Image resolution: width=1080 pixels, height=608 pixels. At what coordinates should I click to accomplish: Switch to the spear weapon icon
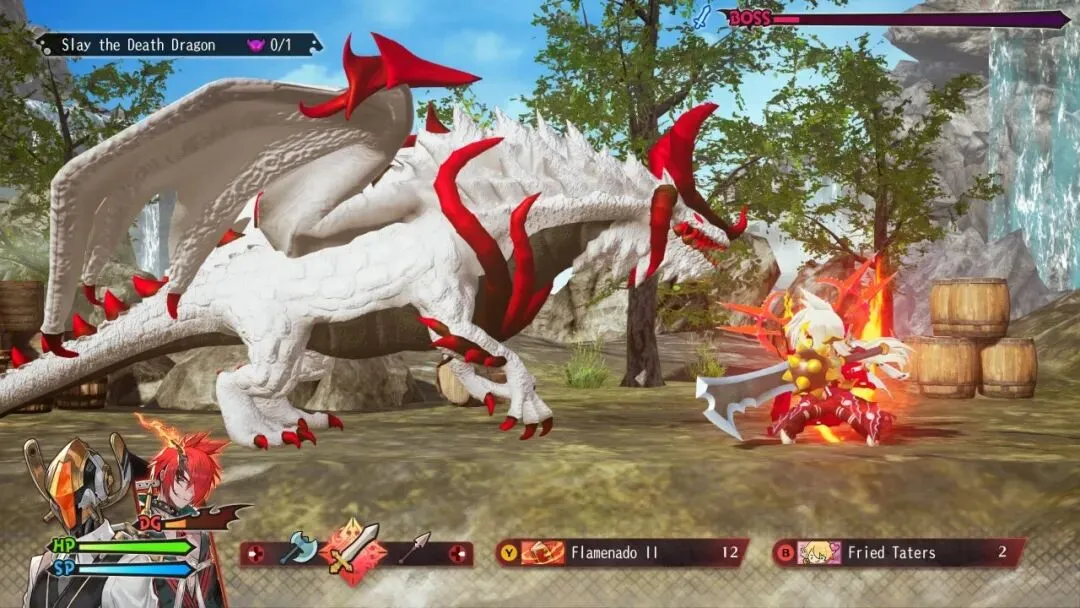[x=413, y=547]
